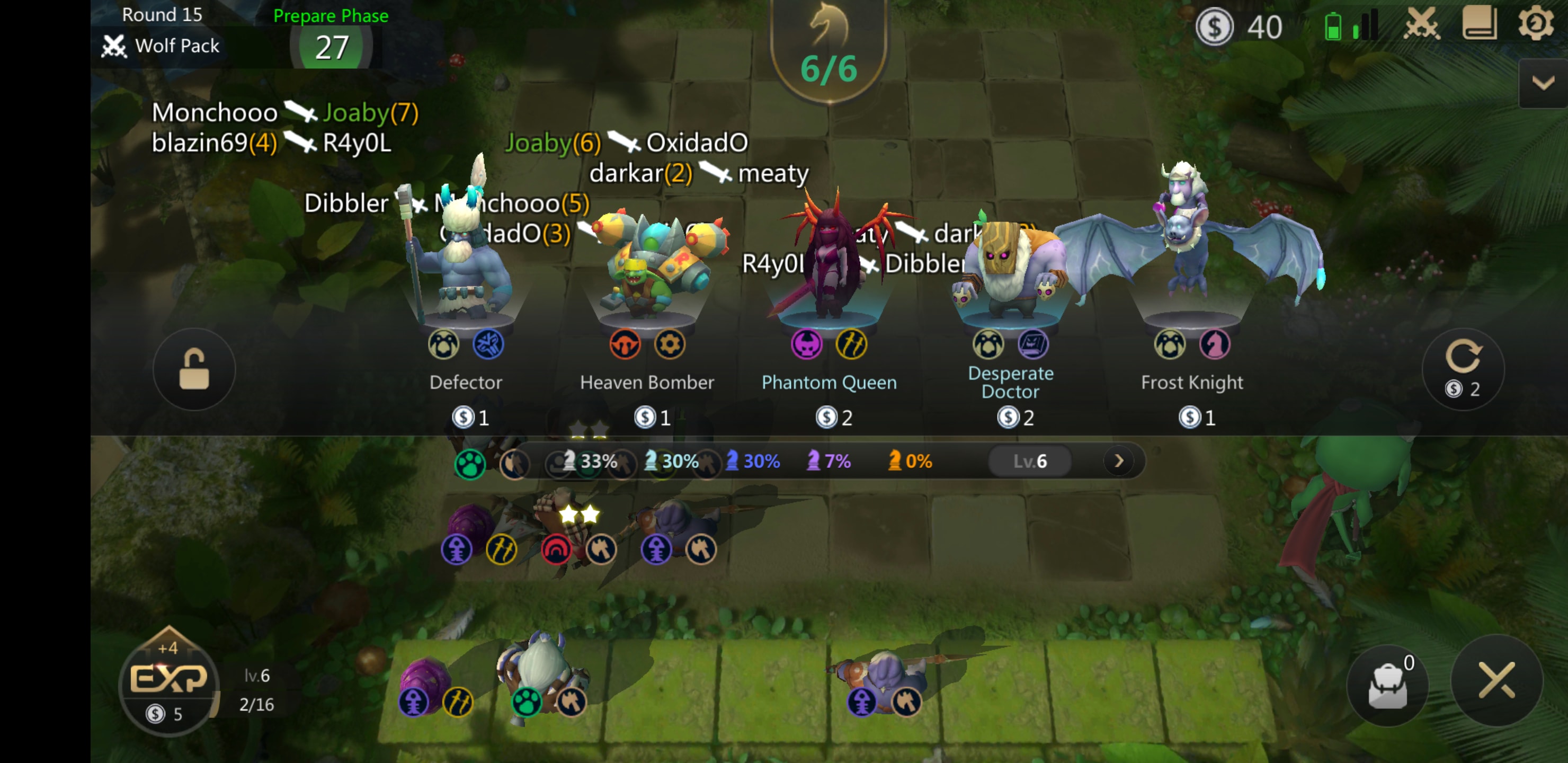The height and width of the screenshot is (763, 1568).
Task: Open the book guide icon
Action: [1479, 24]
